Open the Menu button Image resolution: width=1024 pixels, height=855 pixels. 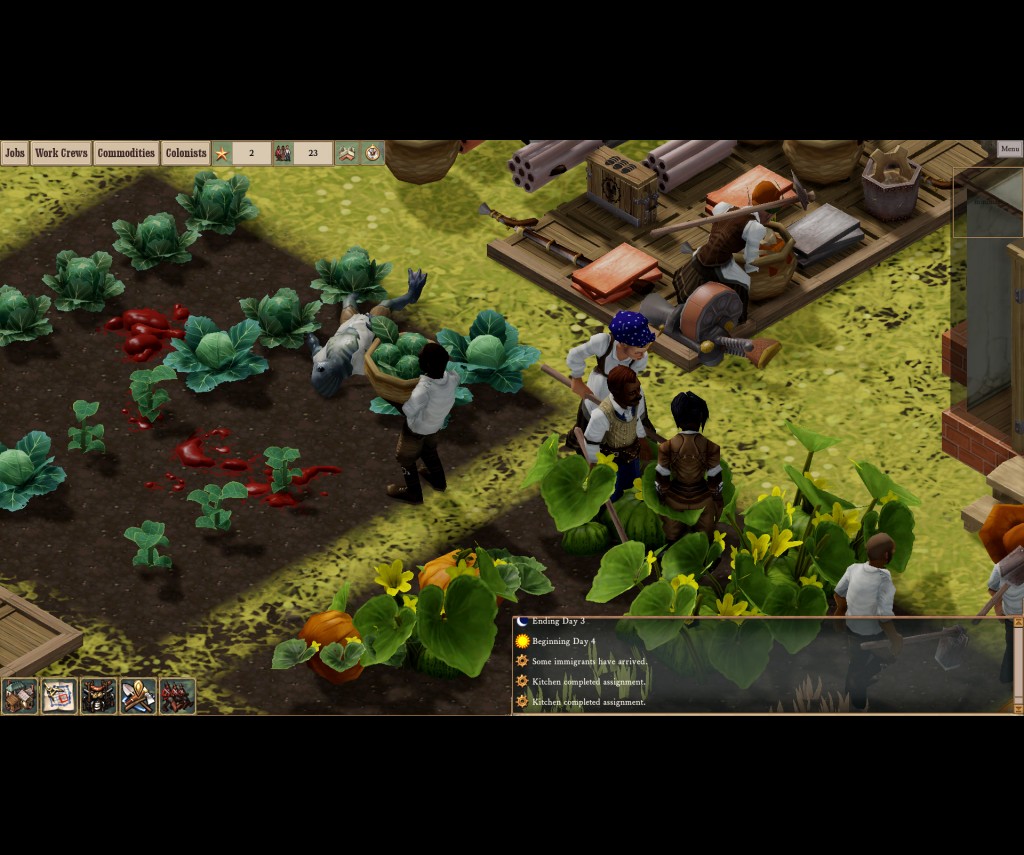(x=1009, y=149)
